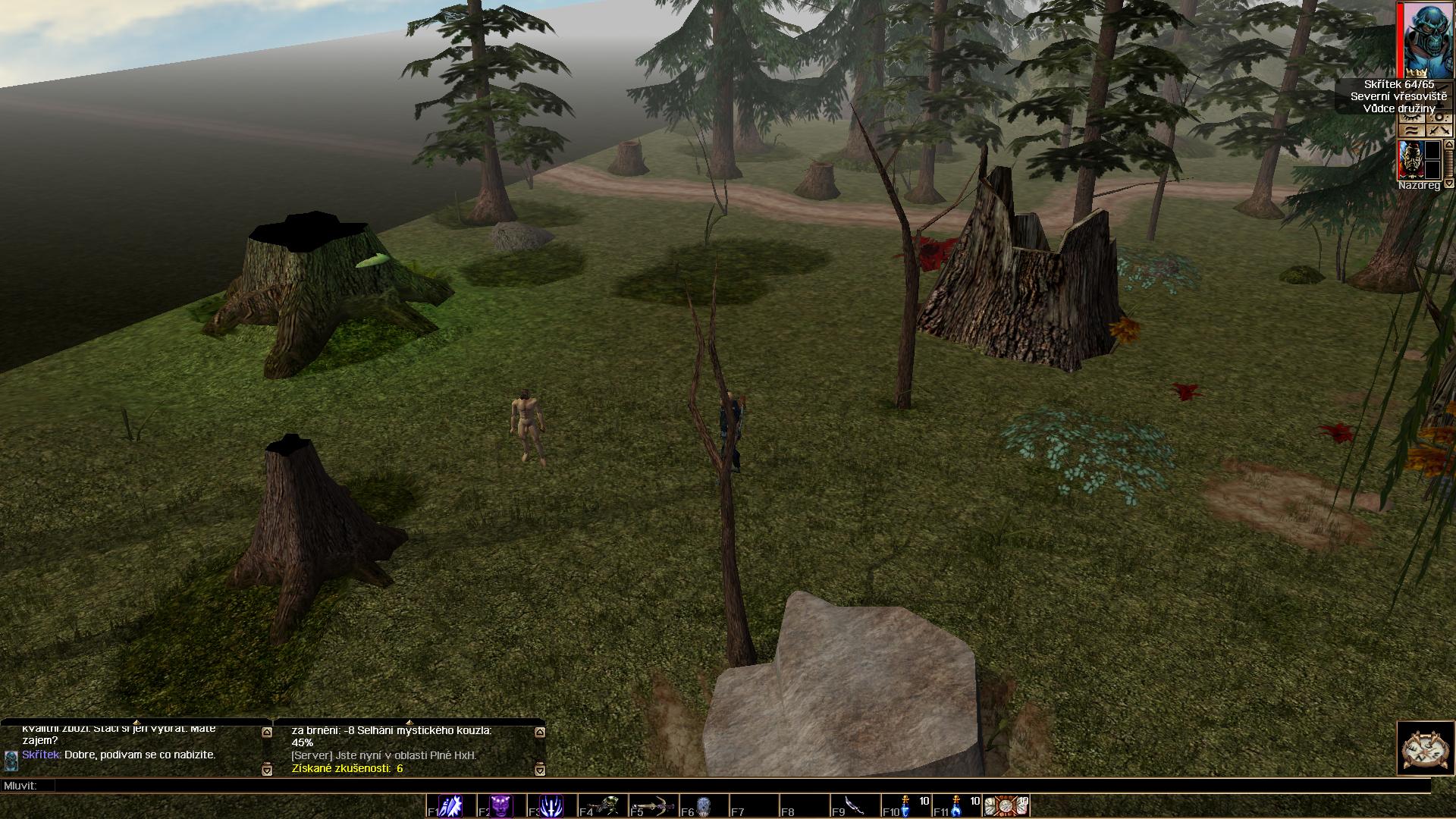This screenshot has height=819, width=1456.
Task: Use the F6 helmet quickslot item
Action: 703,805
